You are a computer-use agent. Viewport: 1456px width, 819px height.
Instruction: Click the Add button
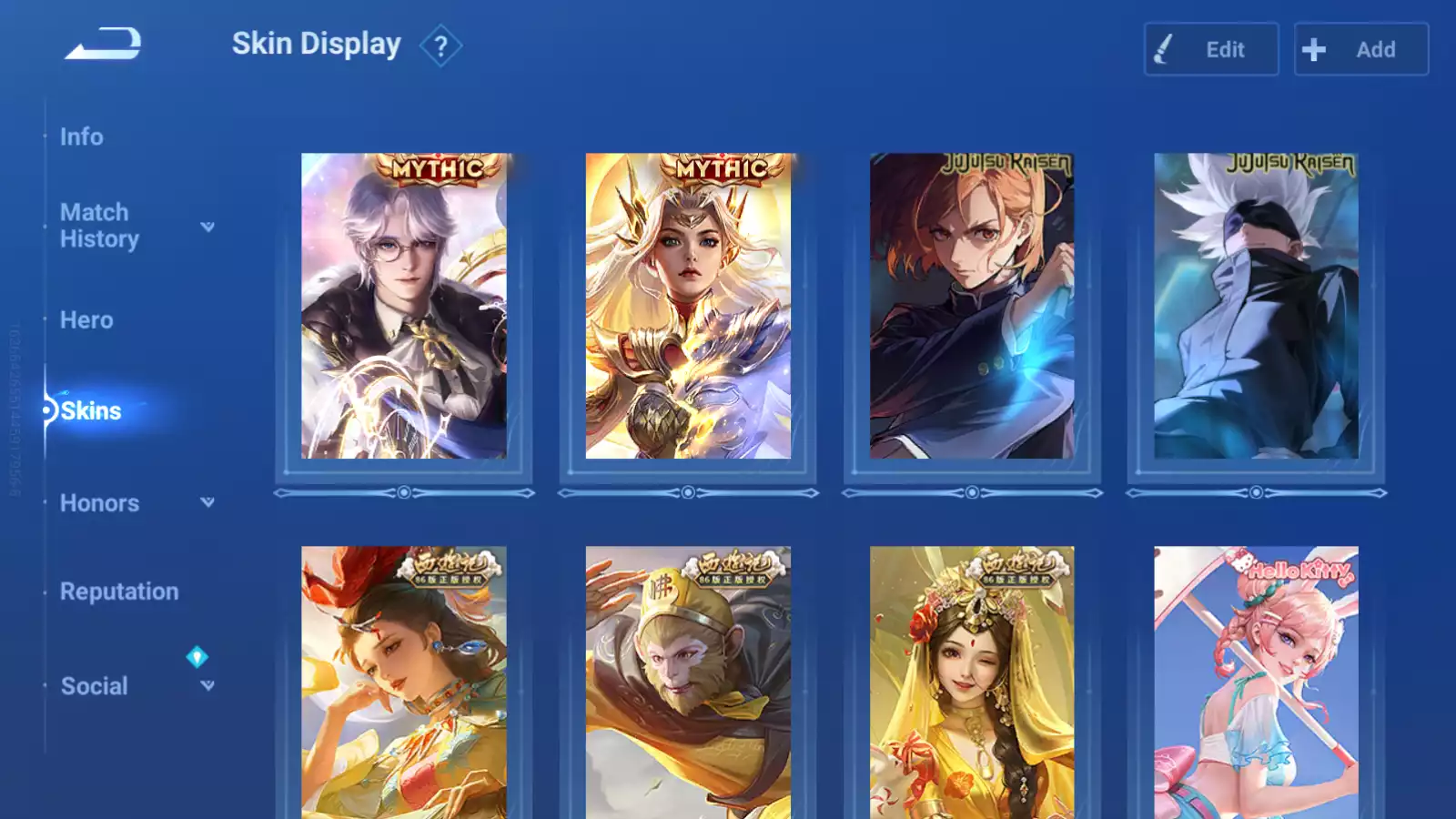1360,49
